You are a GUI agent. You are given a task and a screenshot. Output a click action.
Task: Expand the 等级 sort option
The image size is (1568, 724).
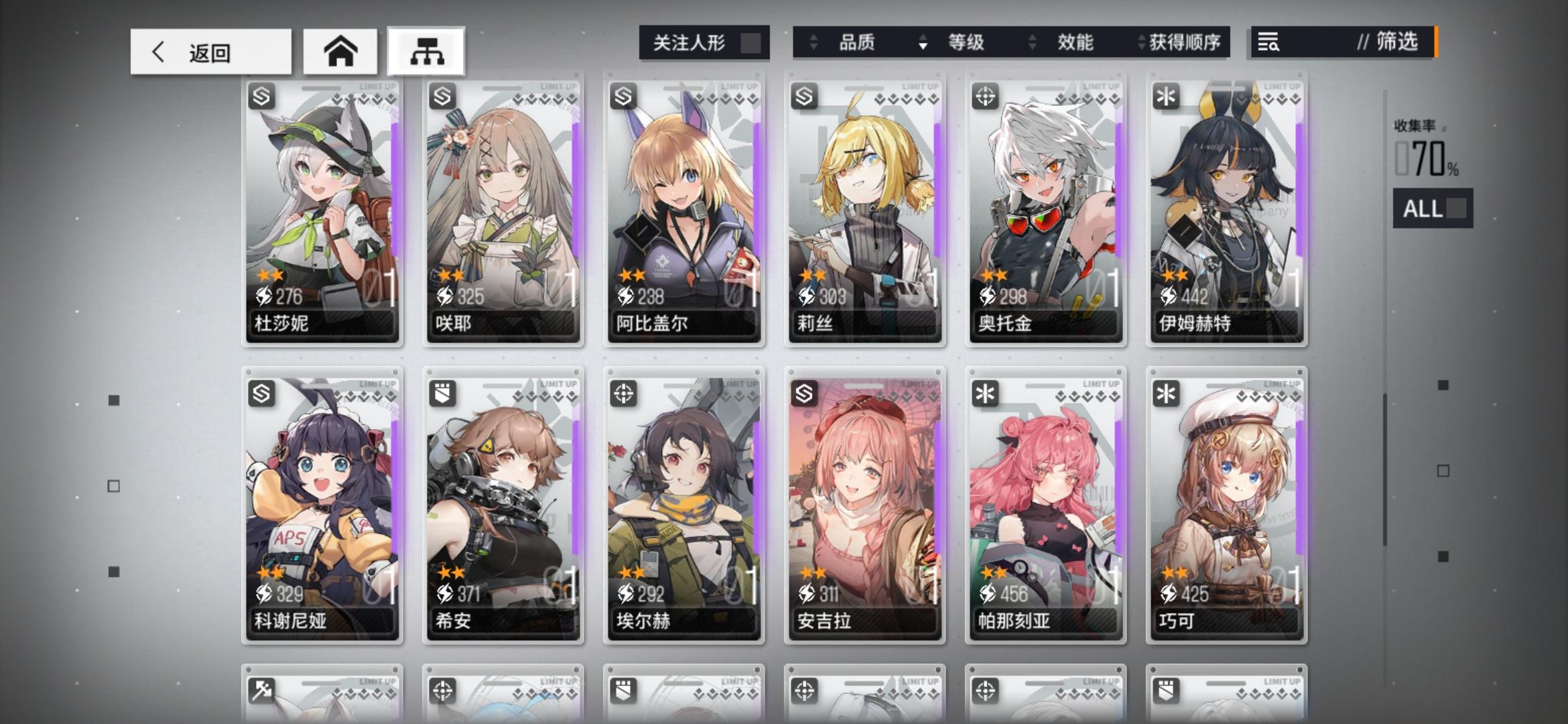[965, 42]
